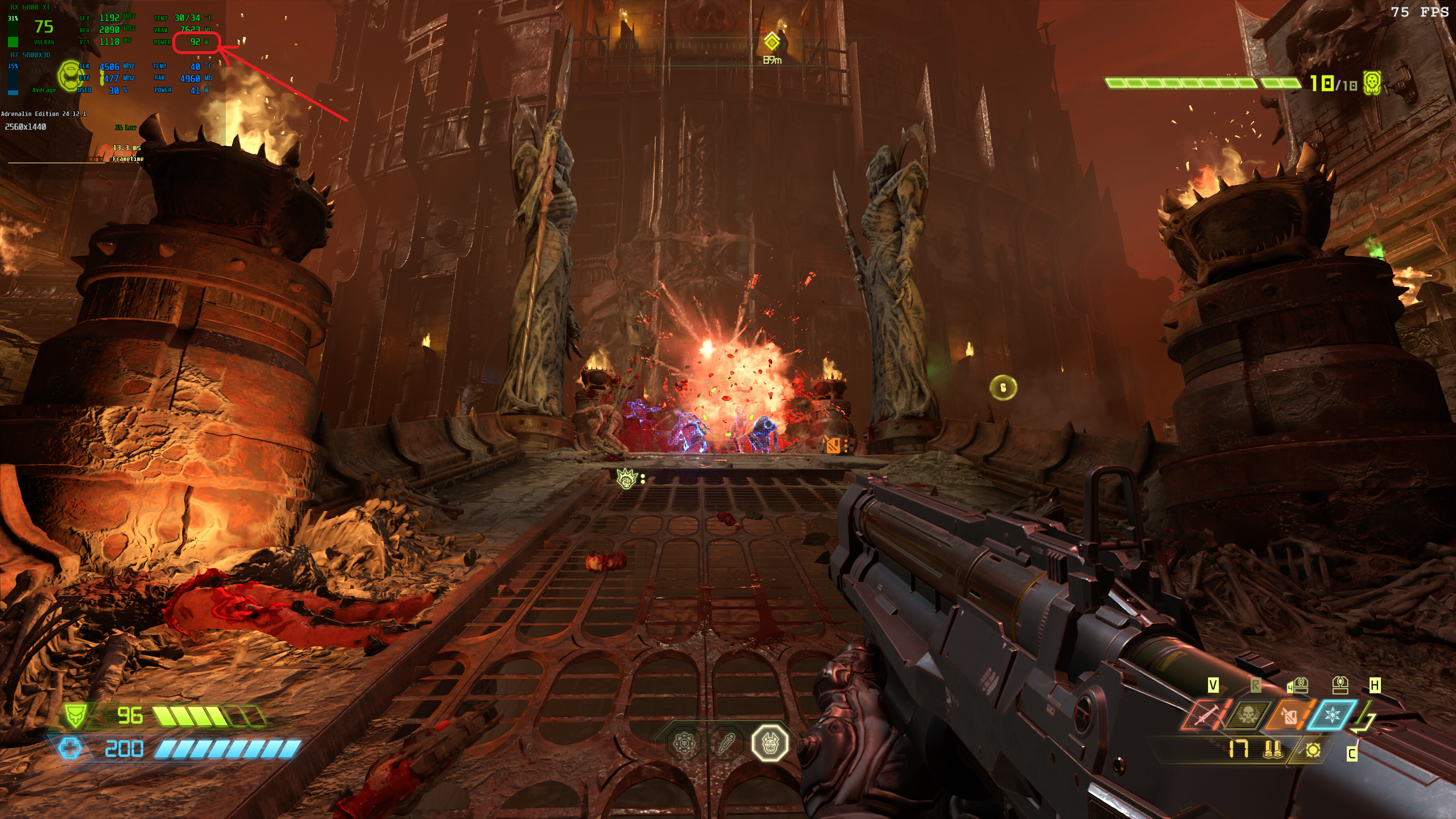The image size is (1456, 819).
Task: Select the skull-with-arrows rune icon
Action: click(x=684, y=743)
